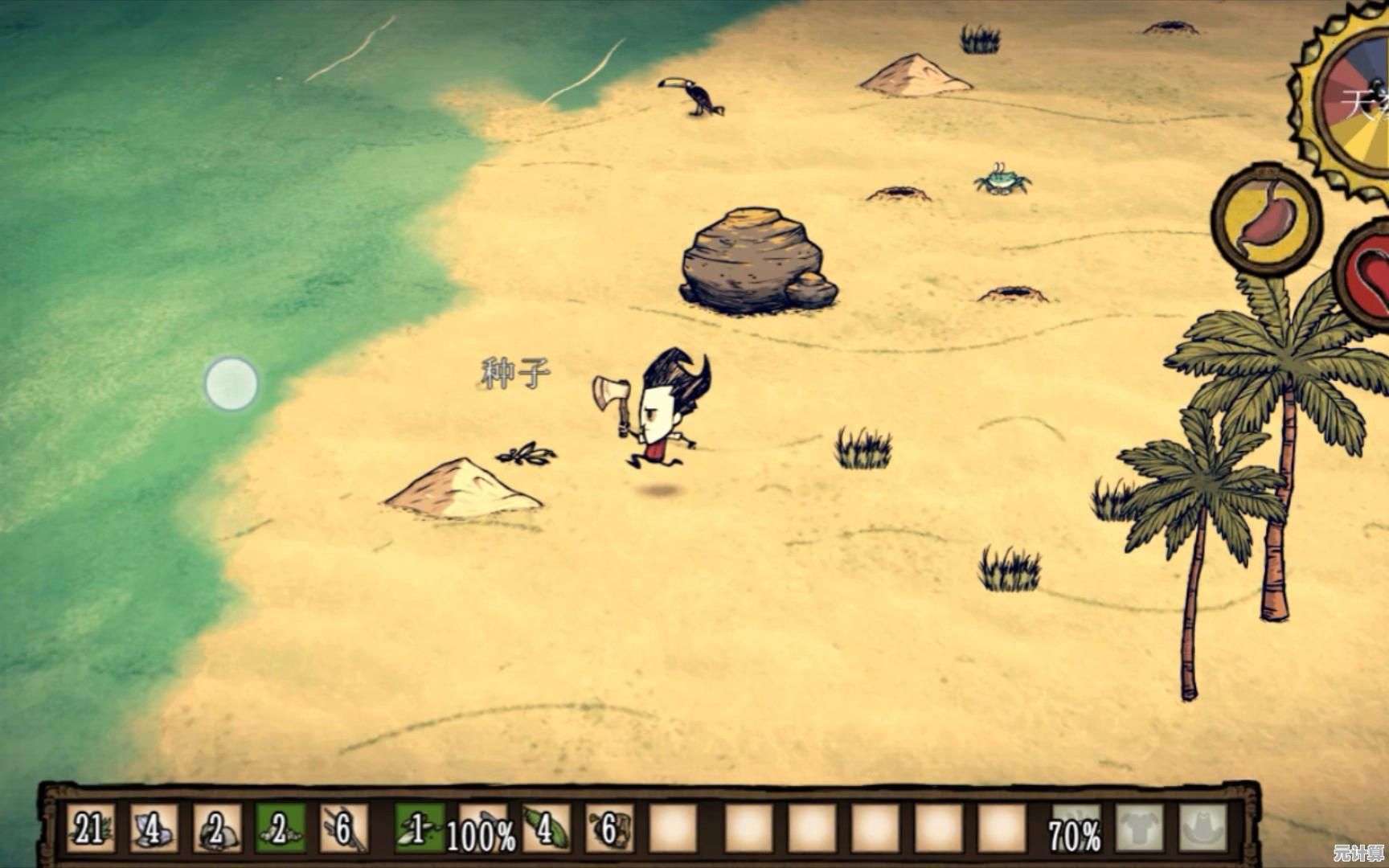Choose the green-highlighted slot holding 2 seeds
Screen dimensions: 1389x868
(280, 828)
